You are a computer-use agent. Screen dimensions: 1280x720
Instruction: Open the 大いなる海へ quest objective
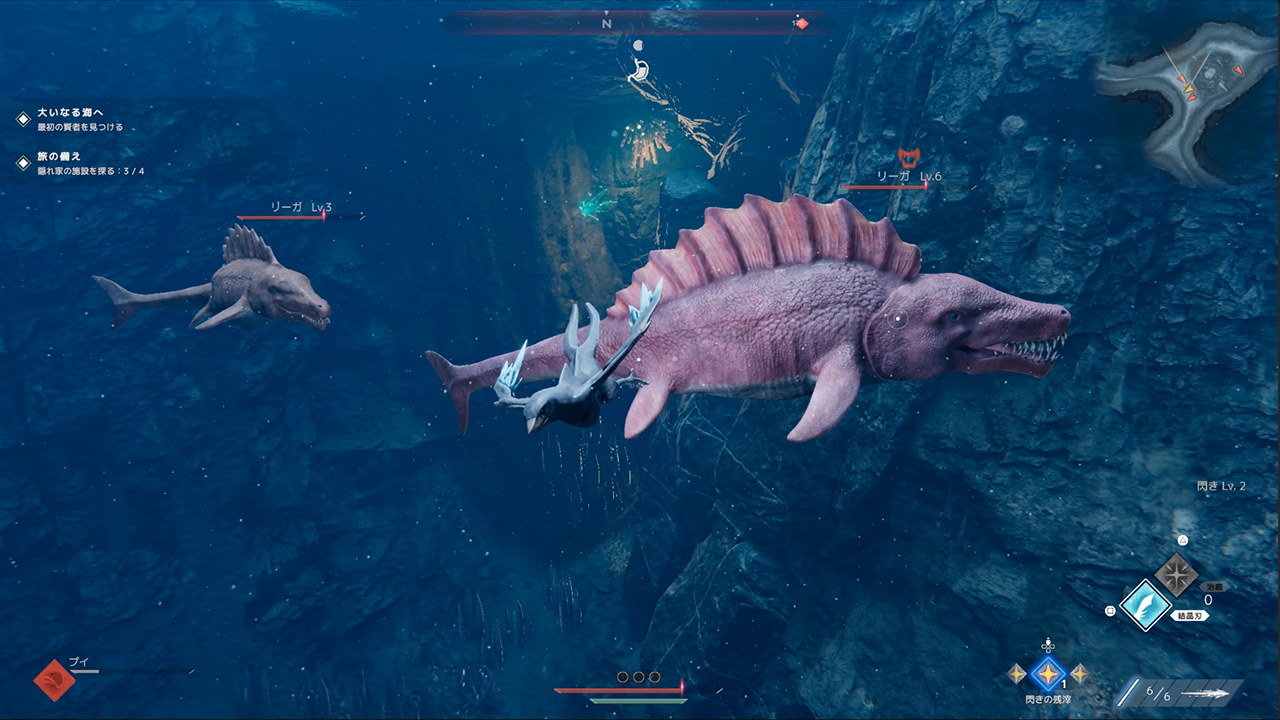tap(70, 114)
